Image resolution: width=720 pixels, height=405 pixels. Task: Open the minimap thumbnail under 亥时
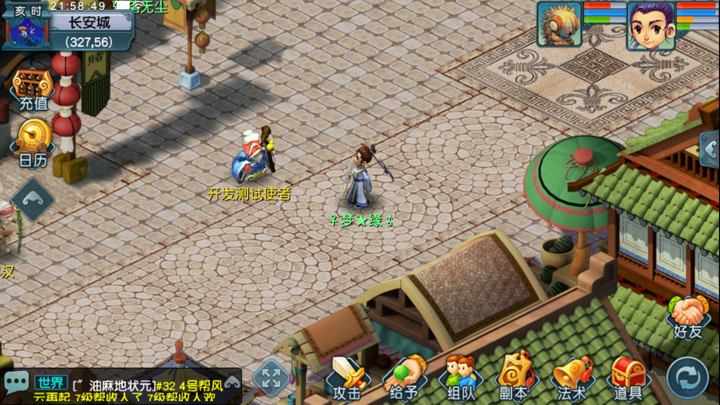(23, 32)
